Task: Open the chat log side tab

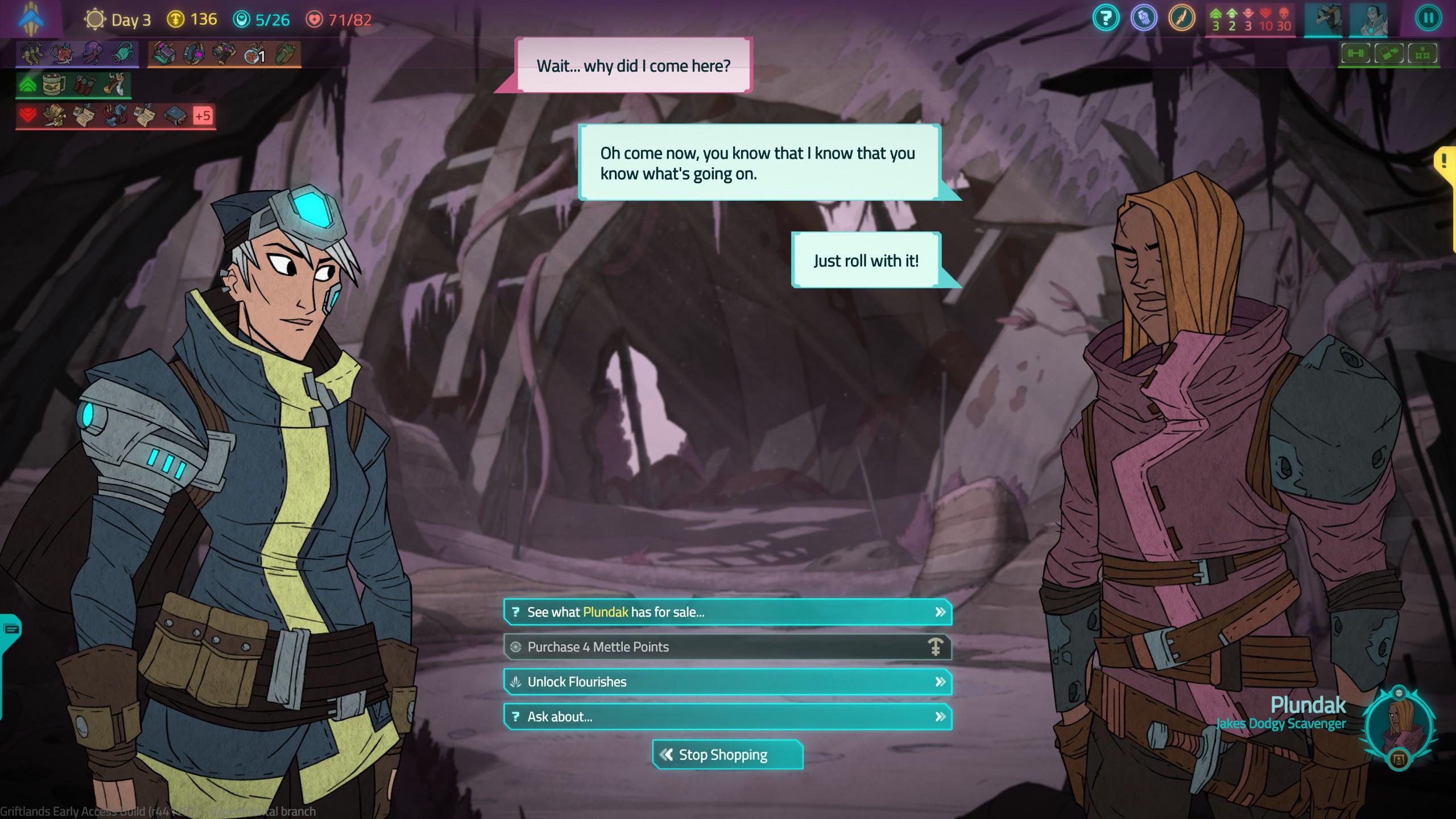Action: [x=11, y=629]
